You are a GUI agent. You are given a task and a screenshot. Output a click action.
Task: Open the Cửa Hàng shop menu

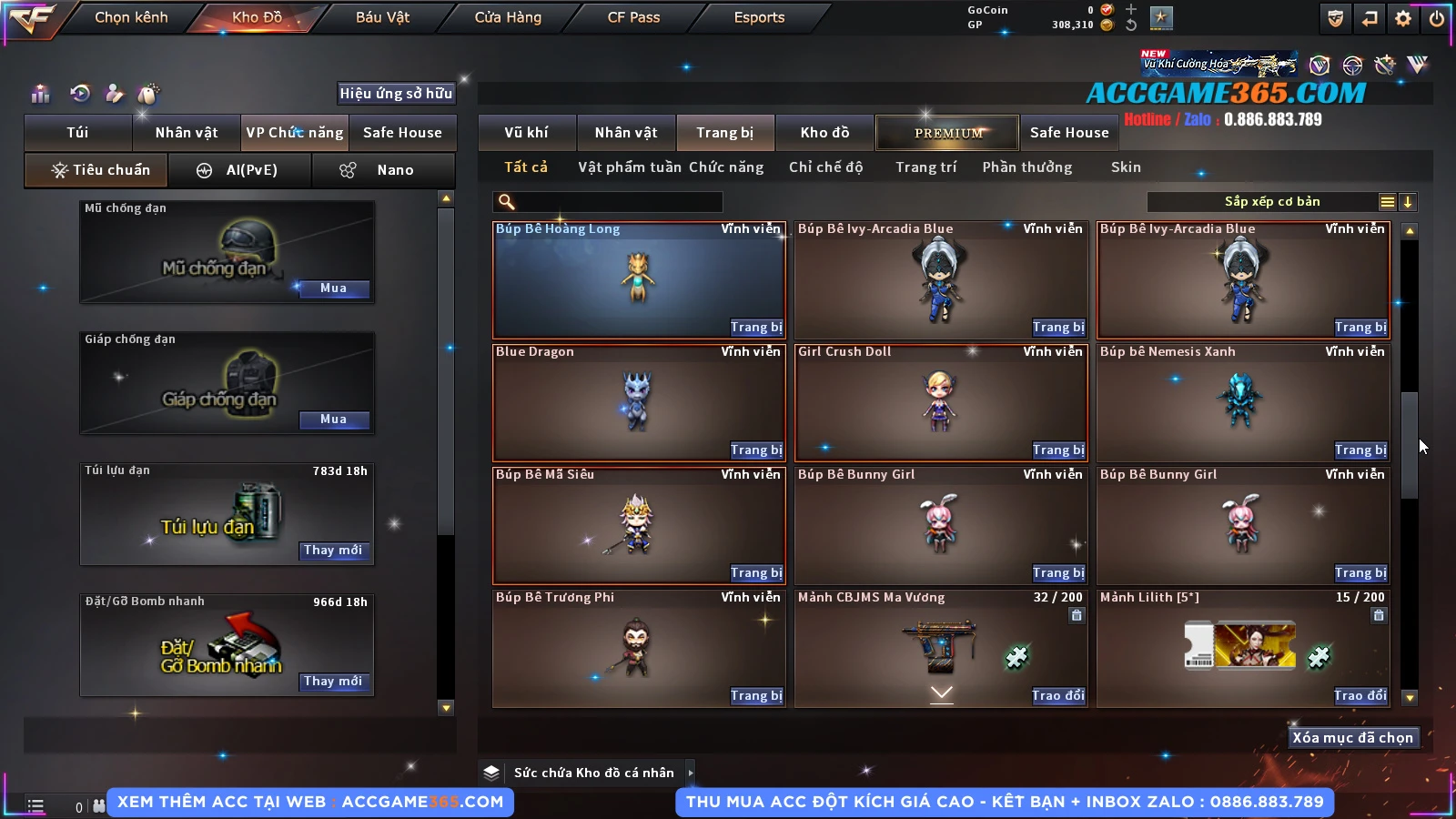tap(508, 17)
